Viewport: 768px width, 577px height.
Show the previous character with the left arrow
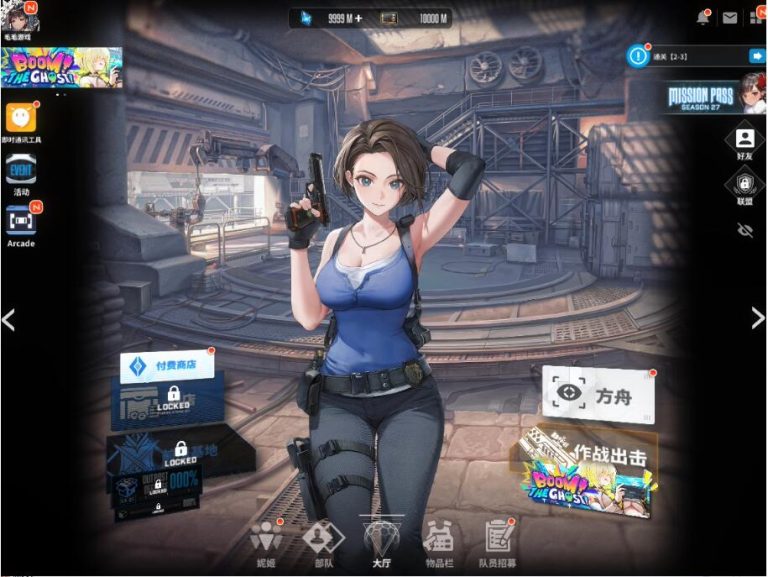9,319
